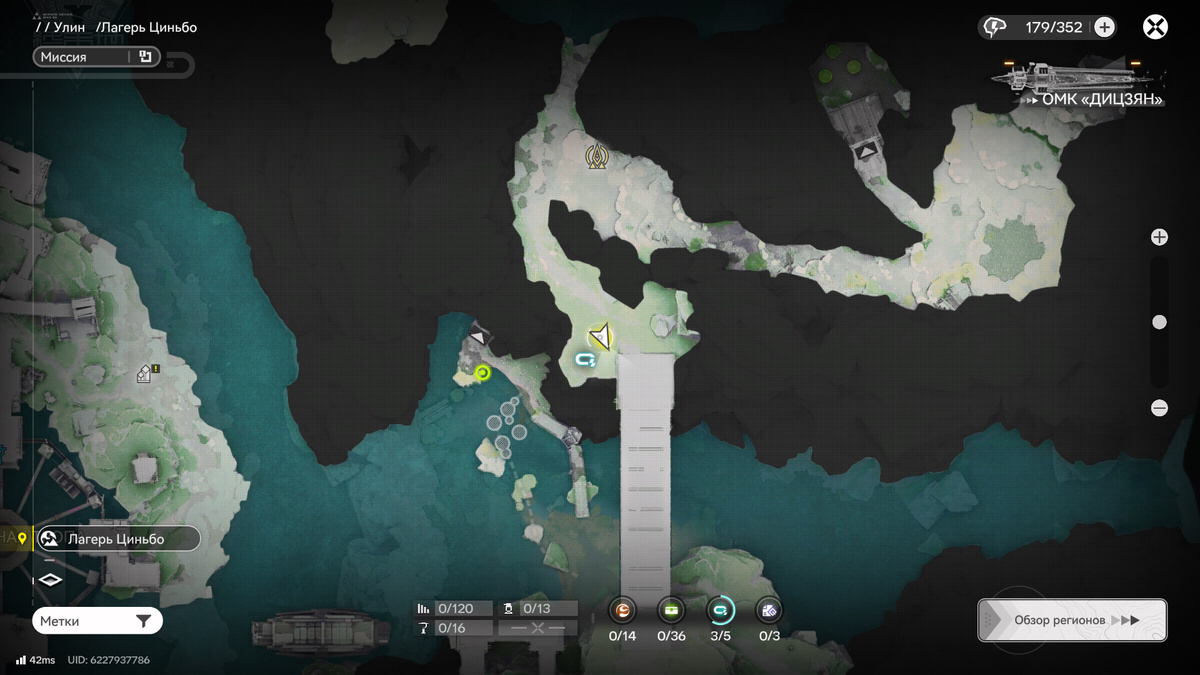Select the marker with yellow exclamation badge
The width and height of the screenshot is (1200, 675).
[147, 374]
